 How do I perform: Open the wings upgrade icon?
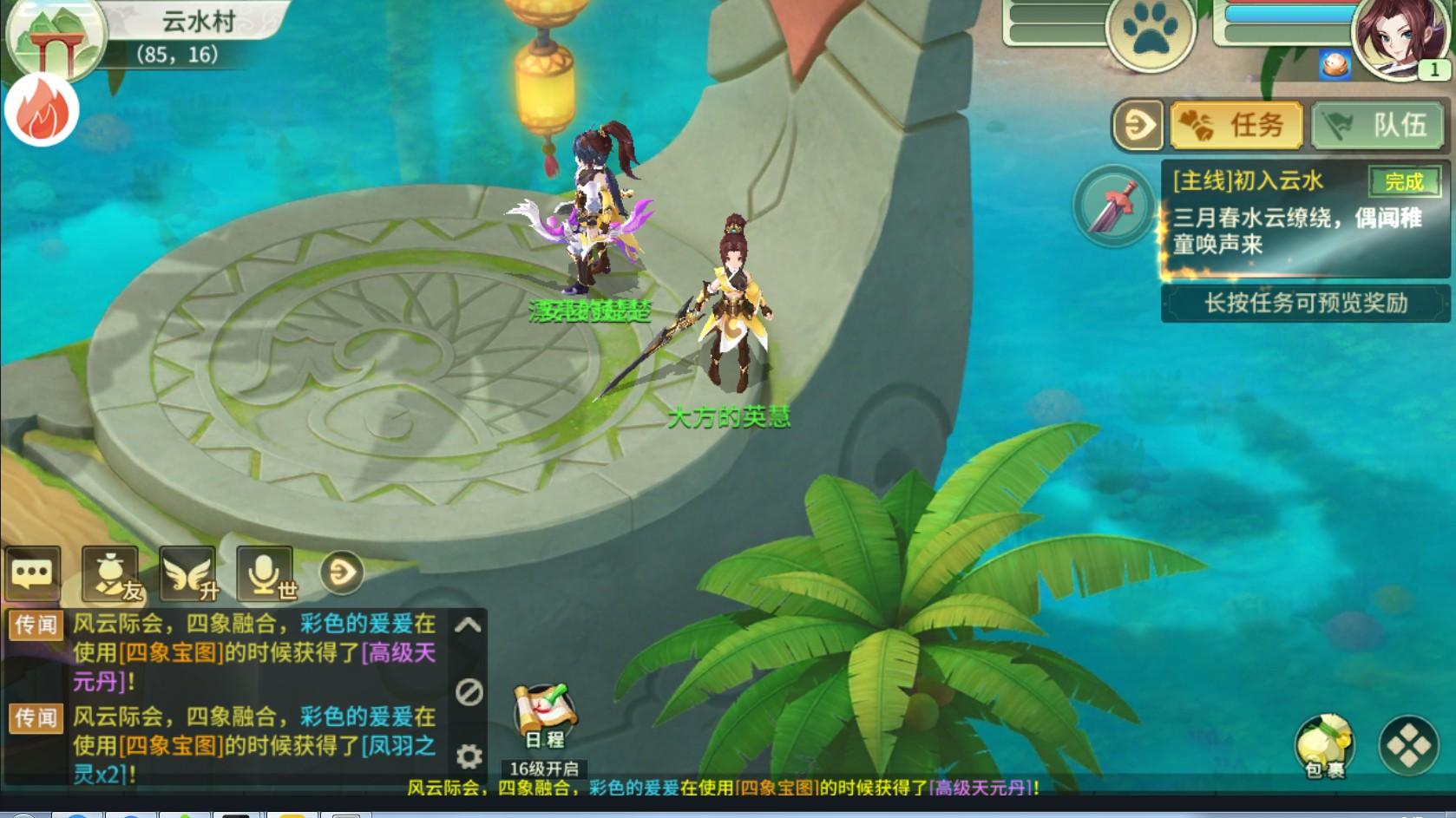coord(188,573)
